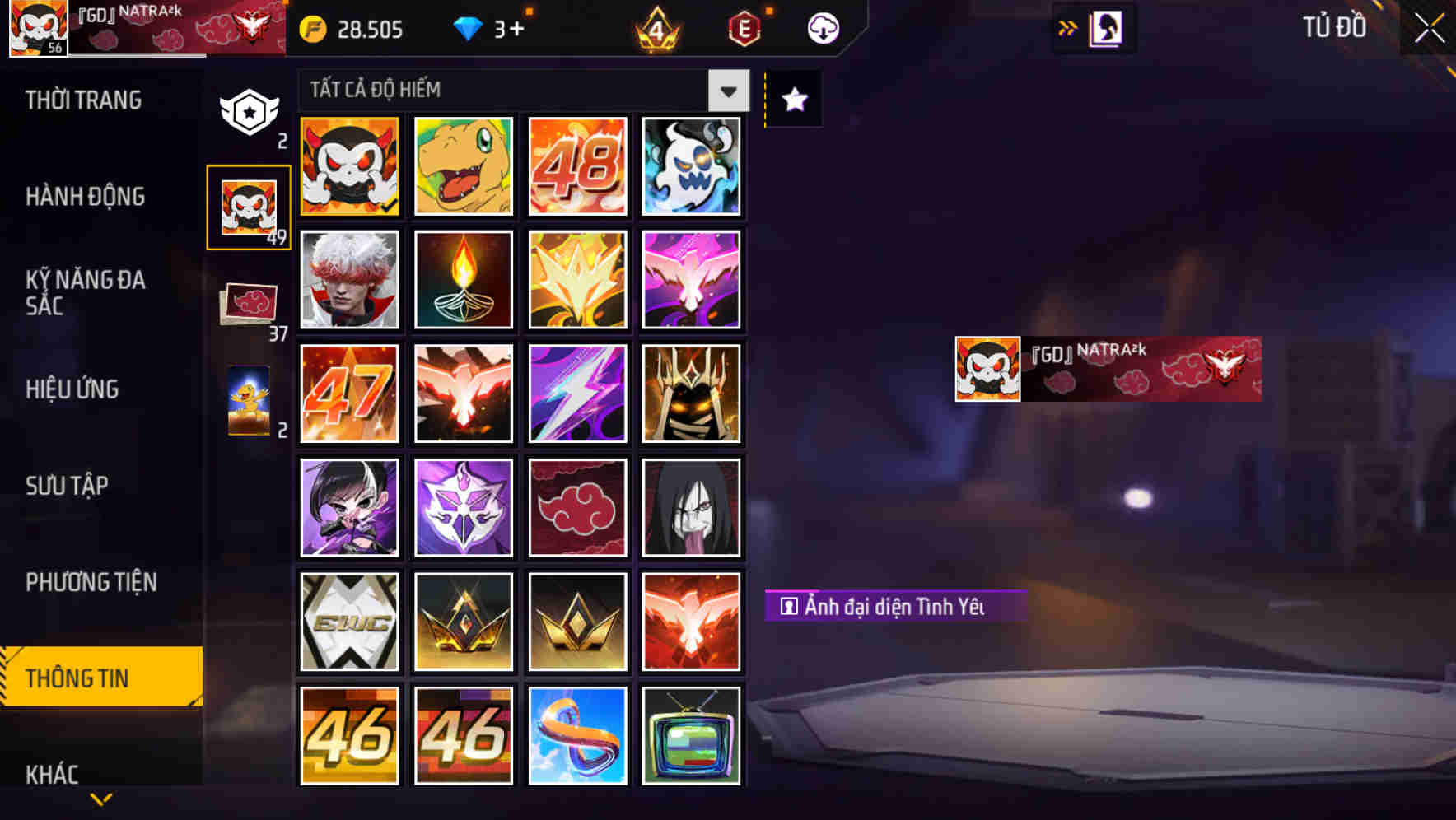Select the Agumon avatar in the grid

463,167
